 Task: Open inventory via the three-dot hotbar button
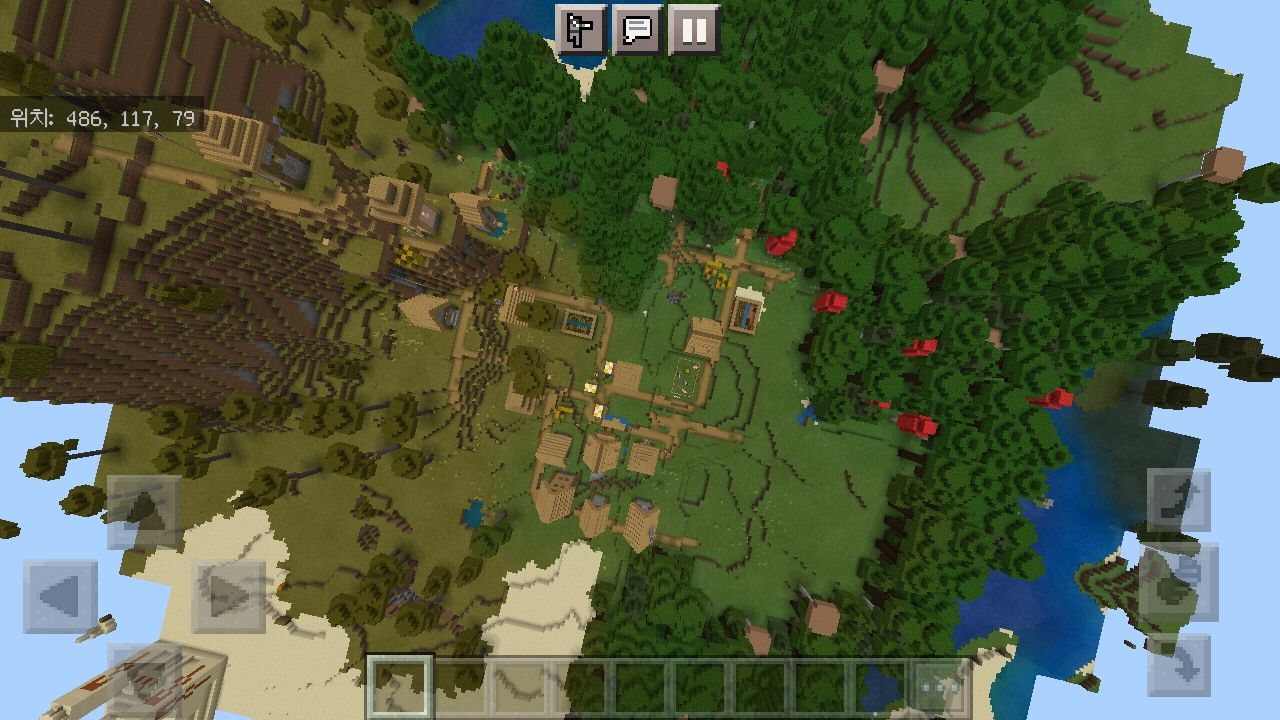click(x=940, y=687)
